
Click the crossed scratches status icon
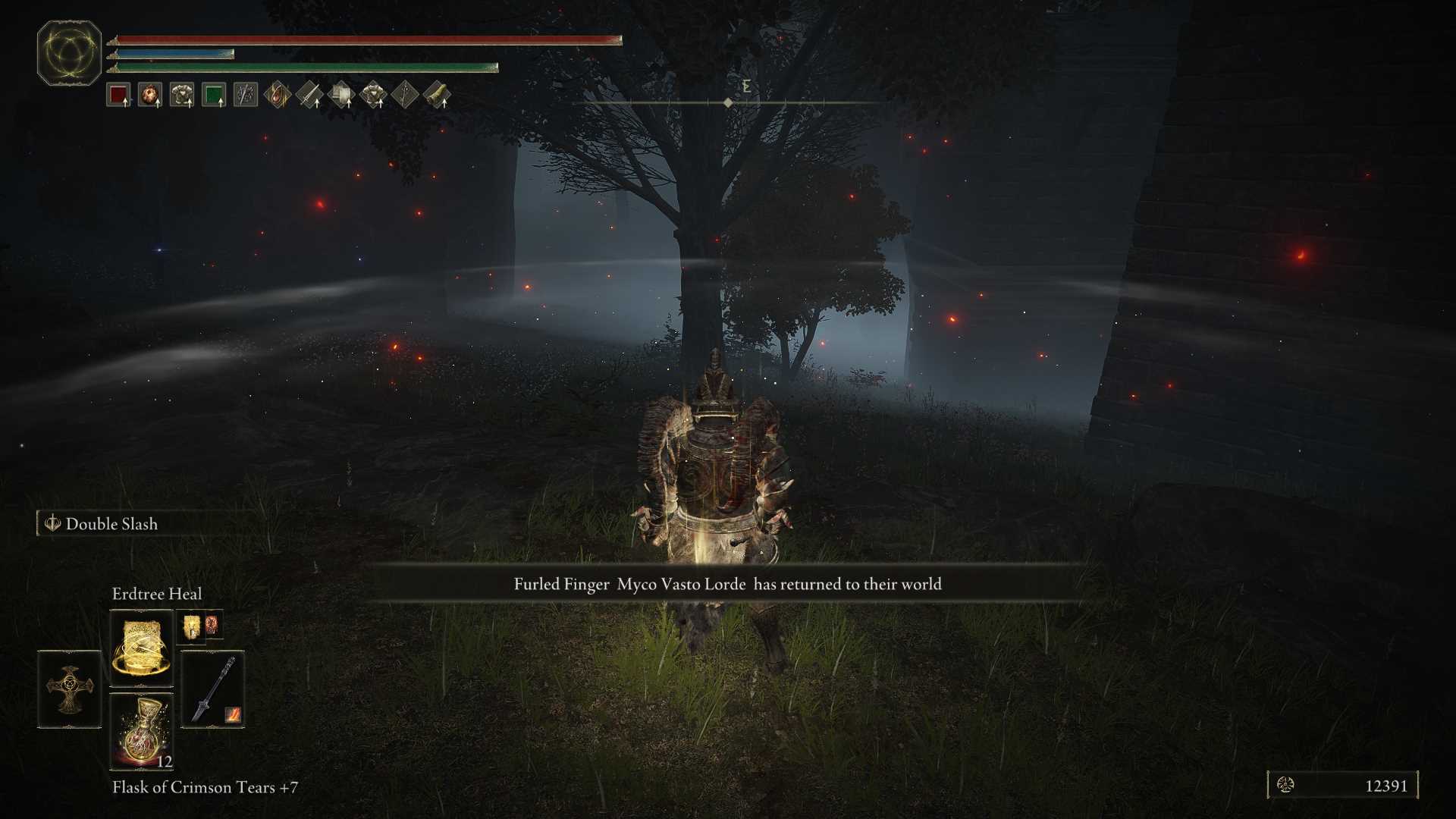tap(246, 96)
